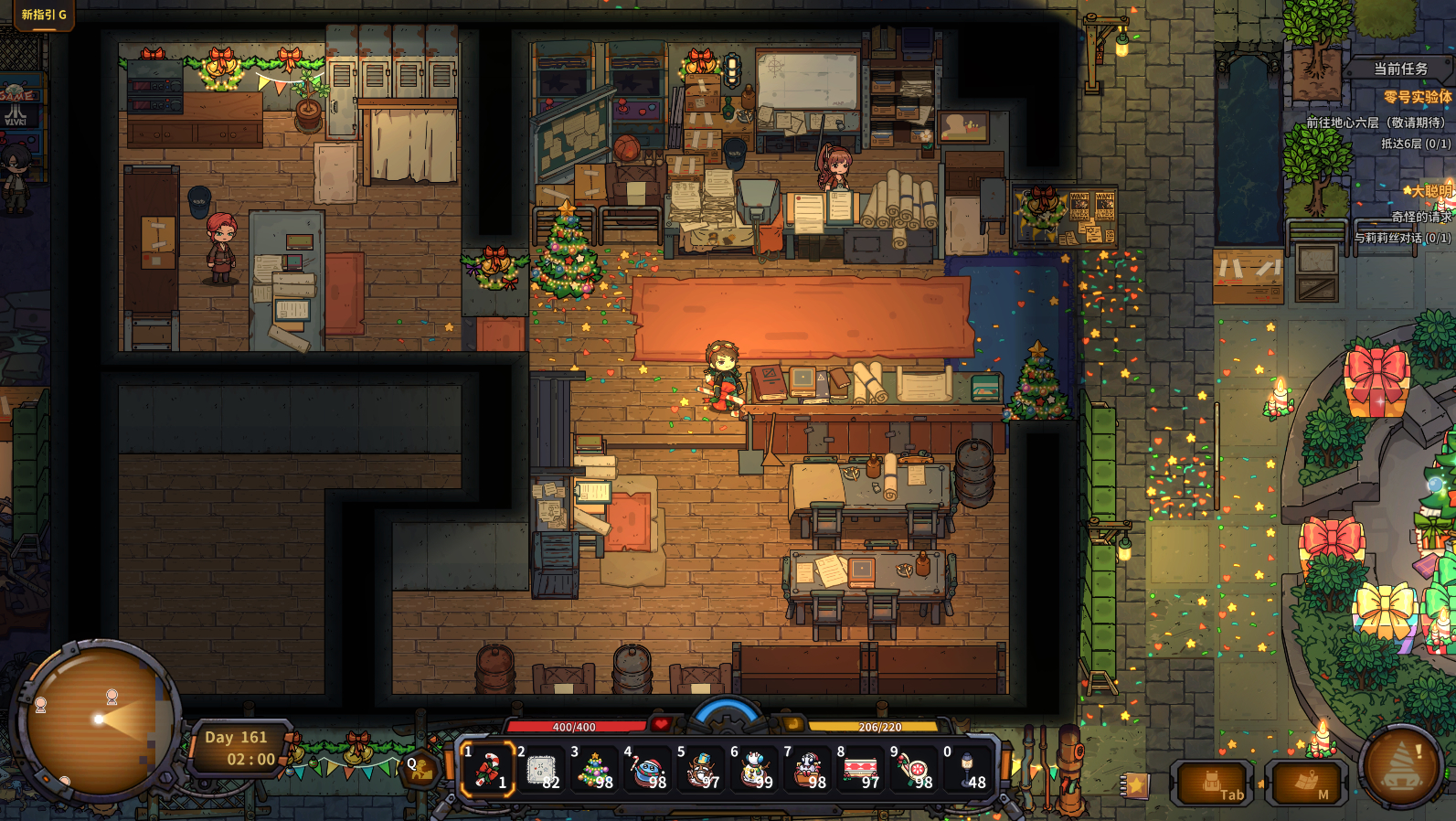1456x821 pixels.
Task: Click the build mode Q icon
Action: coord(420,768)
